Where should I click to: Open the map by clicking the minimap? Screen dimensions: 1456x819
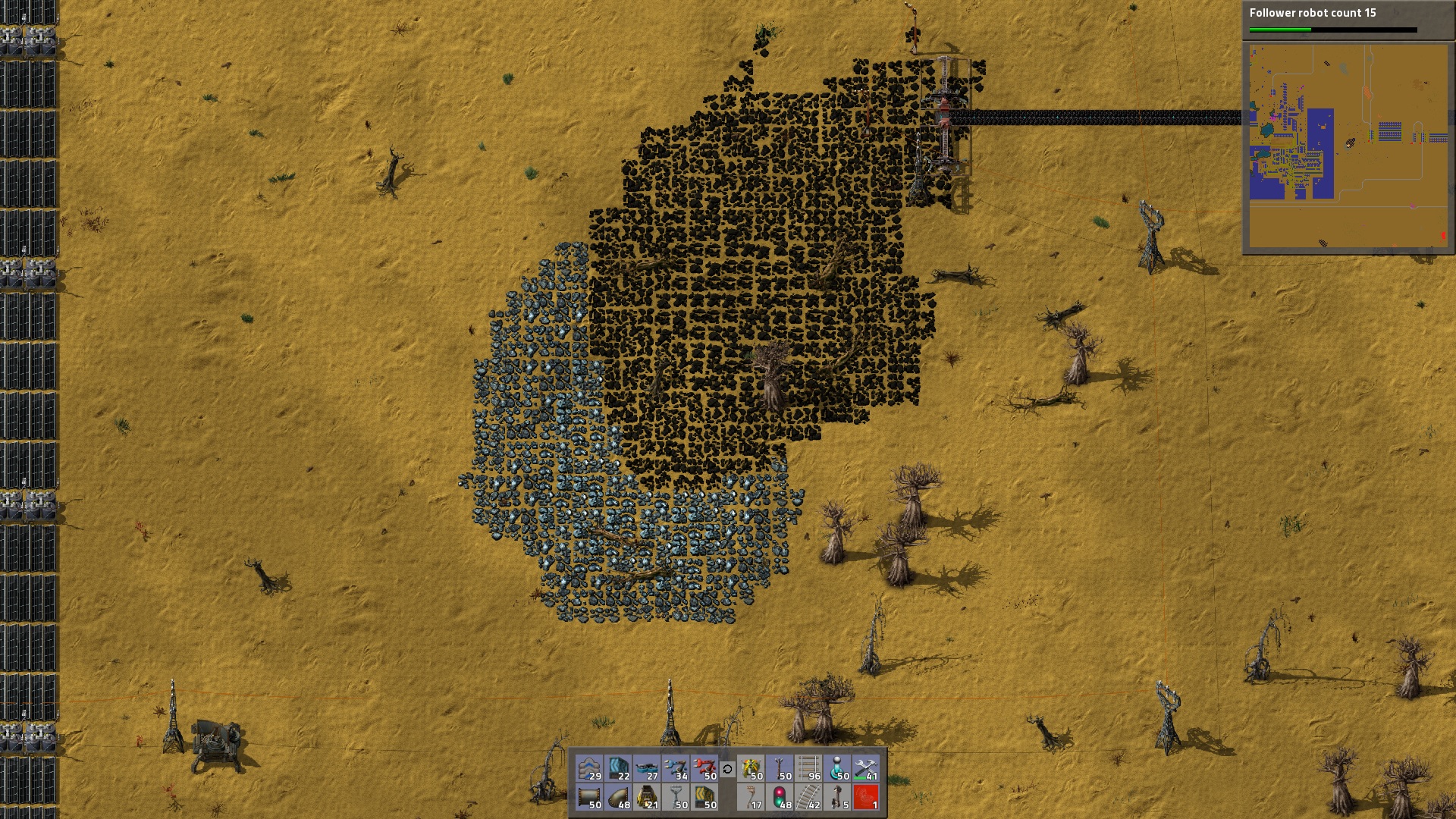coord(1350,144)
